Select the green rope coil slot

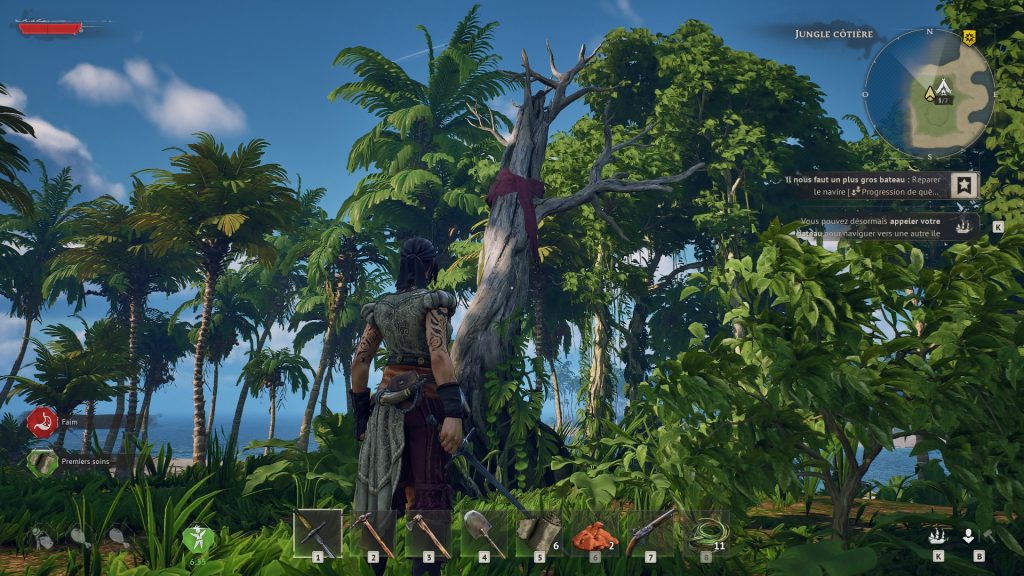(x=706, y=532)
